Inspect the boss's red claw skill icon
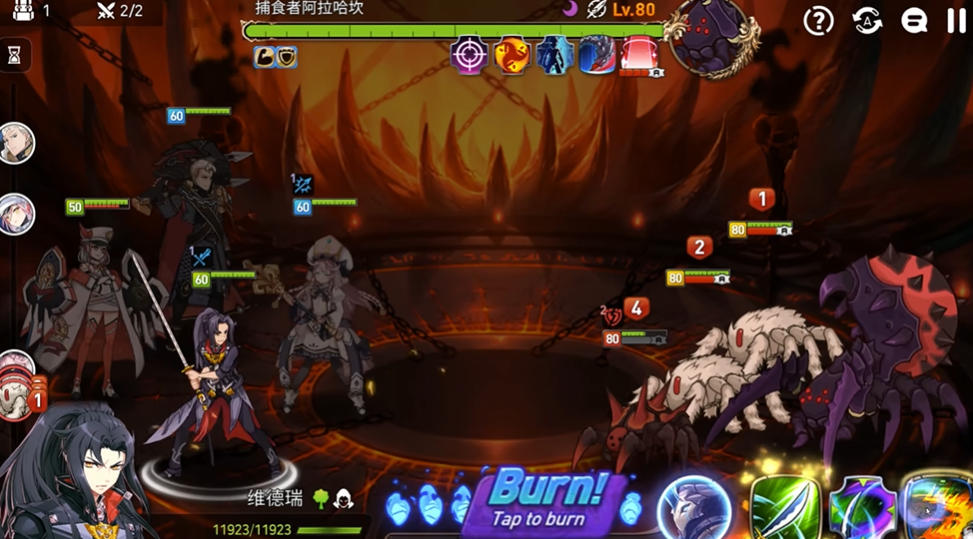Viewport: 973px width, 539px height. tap(597, 55)
